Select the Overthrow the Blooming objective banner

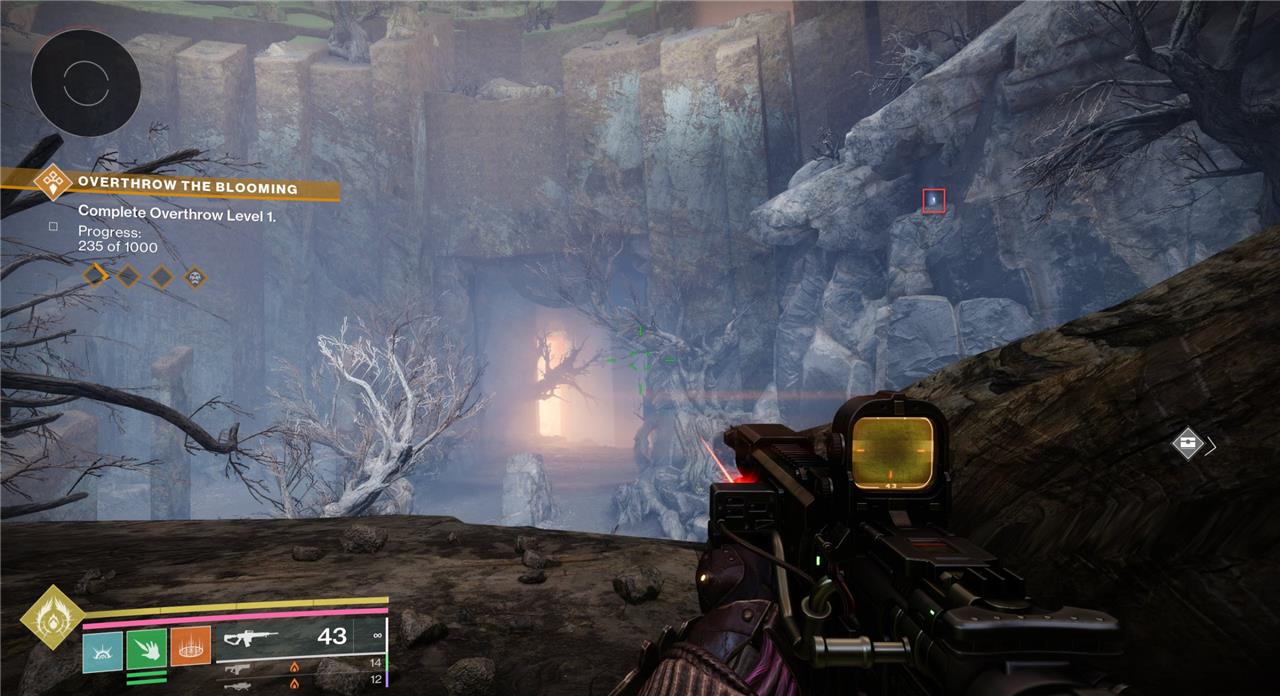(x=187, y=187)
